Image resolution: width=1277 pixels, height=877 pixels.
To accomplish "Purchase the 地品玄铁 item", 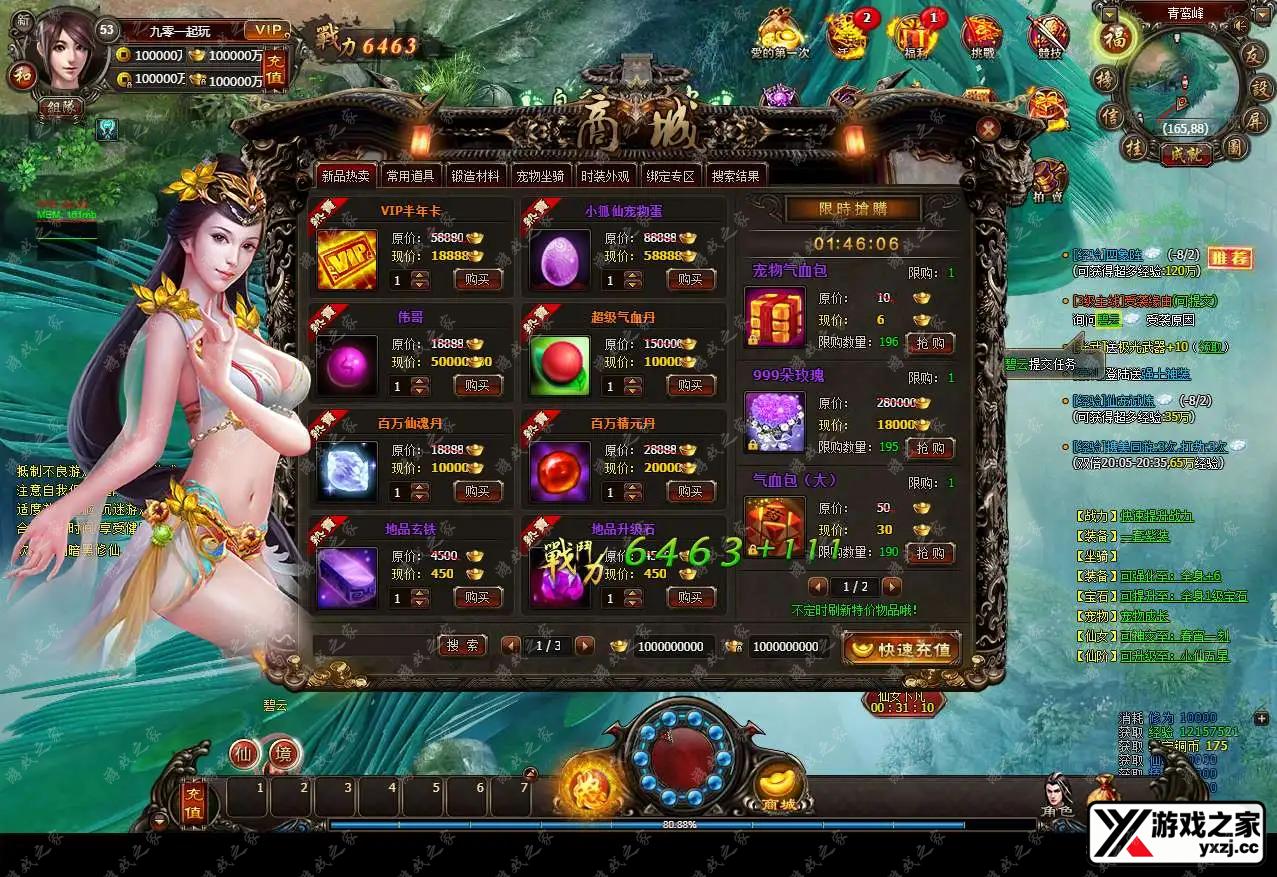I will pyautogui.click(x=478, y=597).
